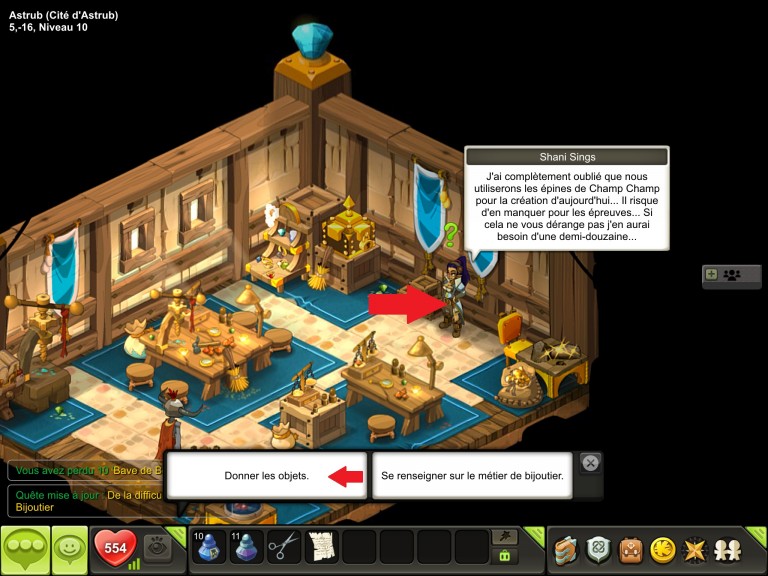Open the chat bubbles button
This screenshot has height=576, width=768.
[25, 550]
